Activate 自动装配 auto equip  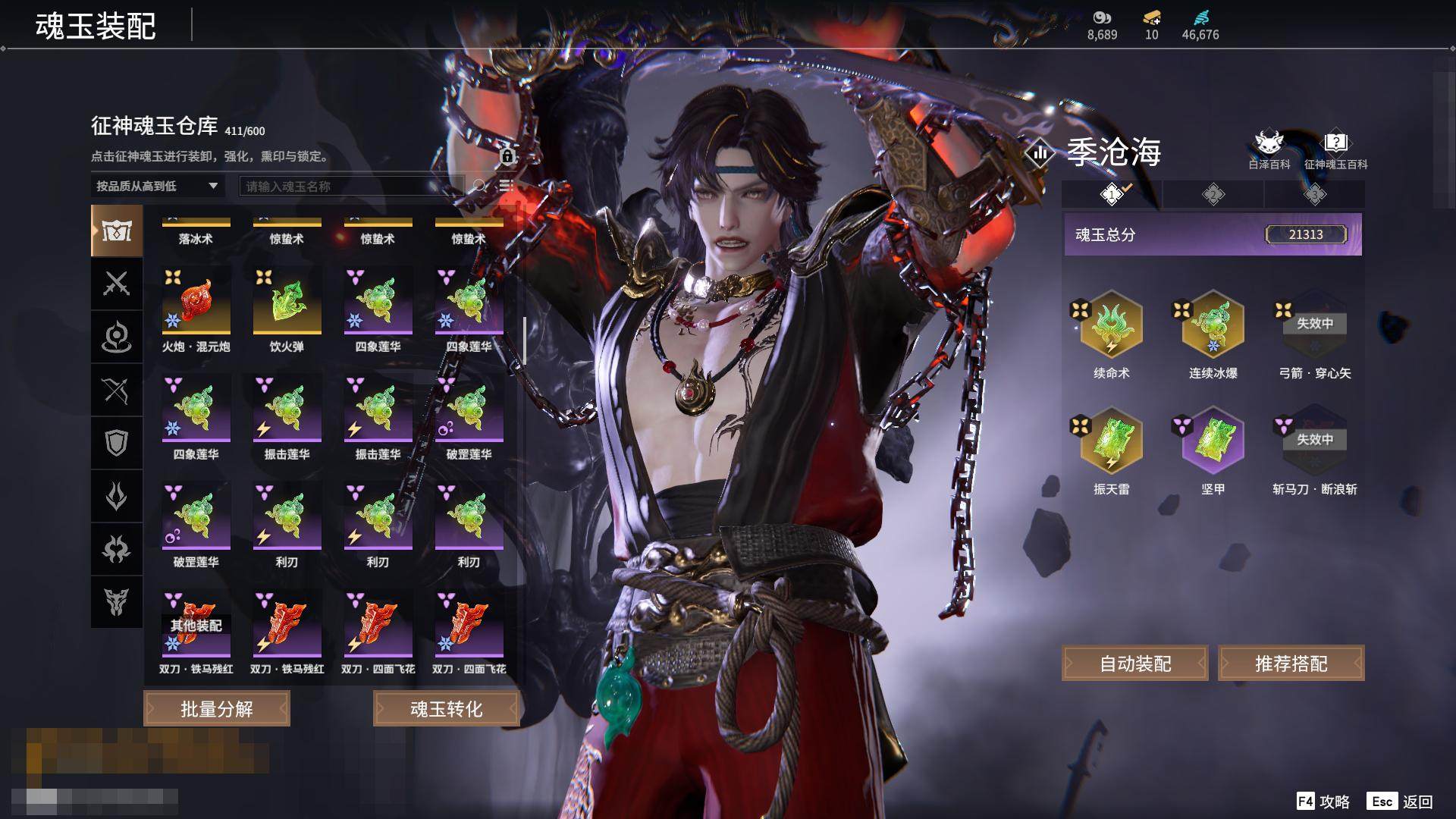pyautogui.click(x=1134, y=664)
